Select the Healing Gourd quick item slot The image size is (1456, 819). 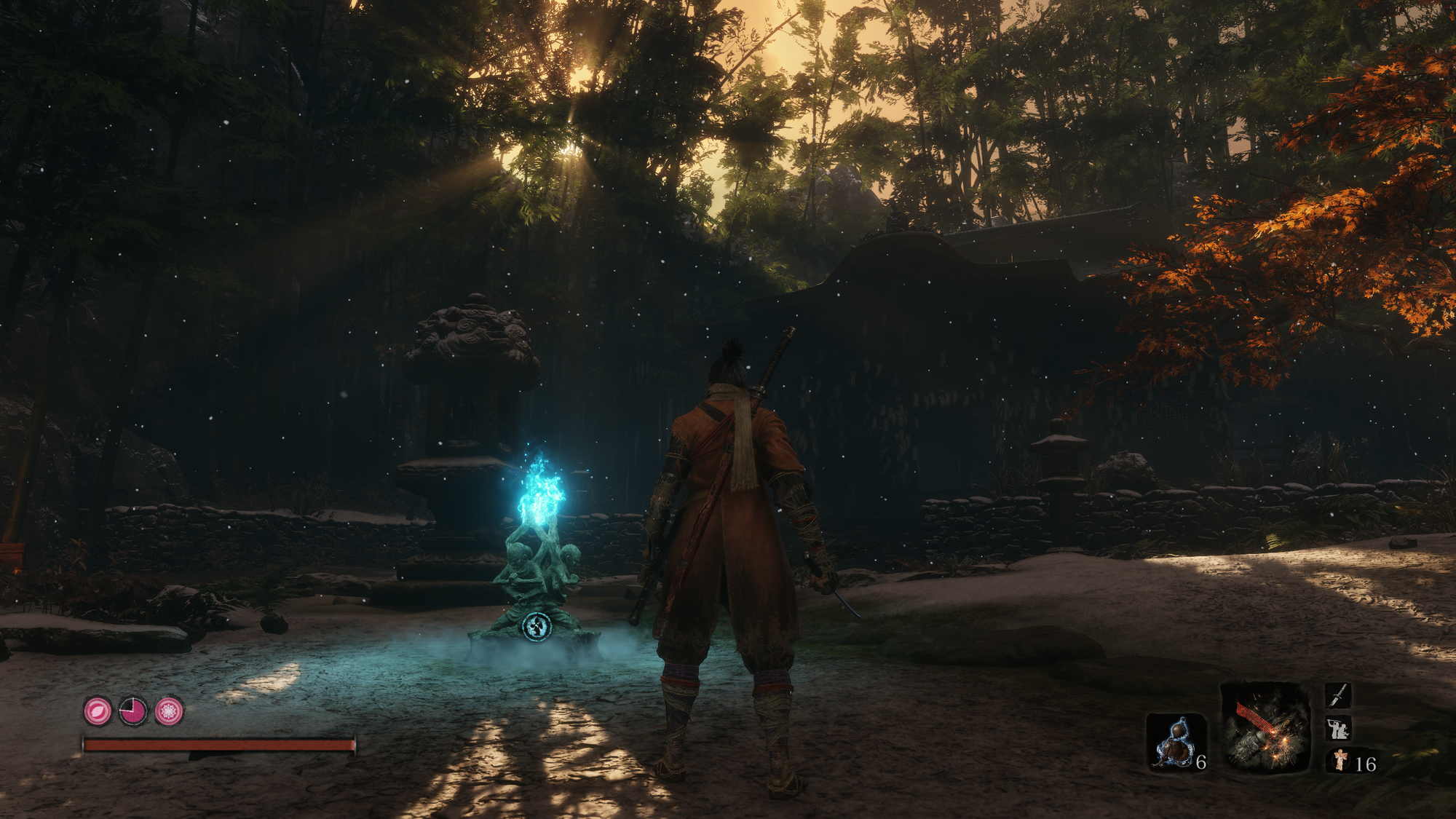pyautogui.click(x=1175, y=741)
